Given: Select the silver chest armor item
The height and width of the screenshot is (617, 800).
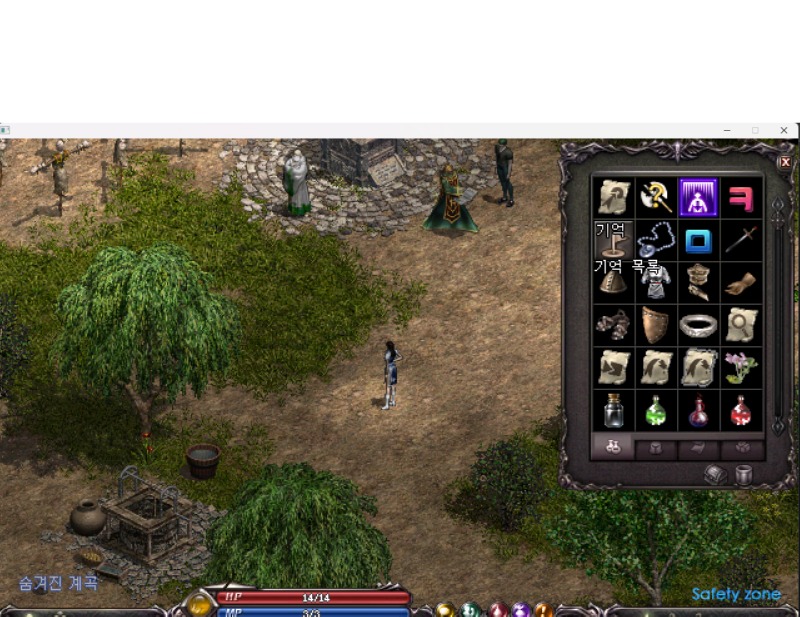Looking at the screenshot, I should click(x=655, y=283).
